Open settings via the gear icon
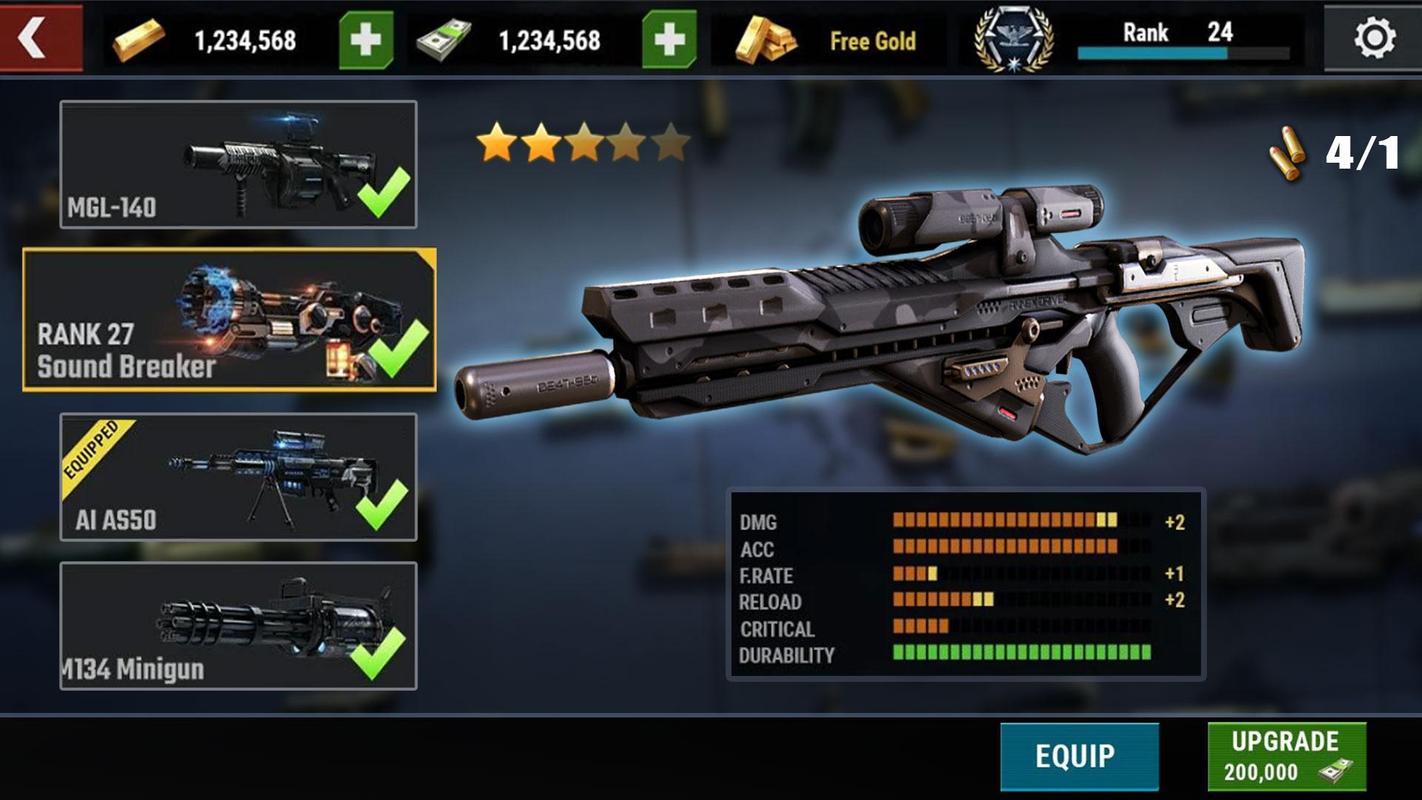The height and width of the screenshot is (800, 1422). click(x=1374, y=39)
